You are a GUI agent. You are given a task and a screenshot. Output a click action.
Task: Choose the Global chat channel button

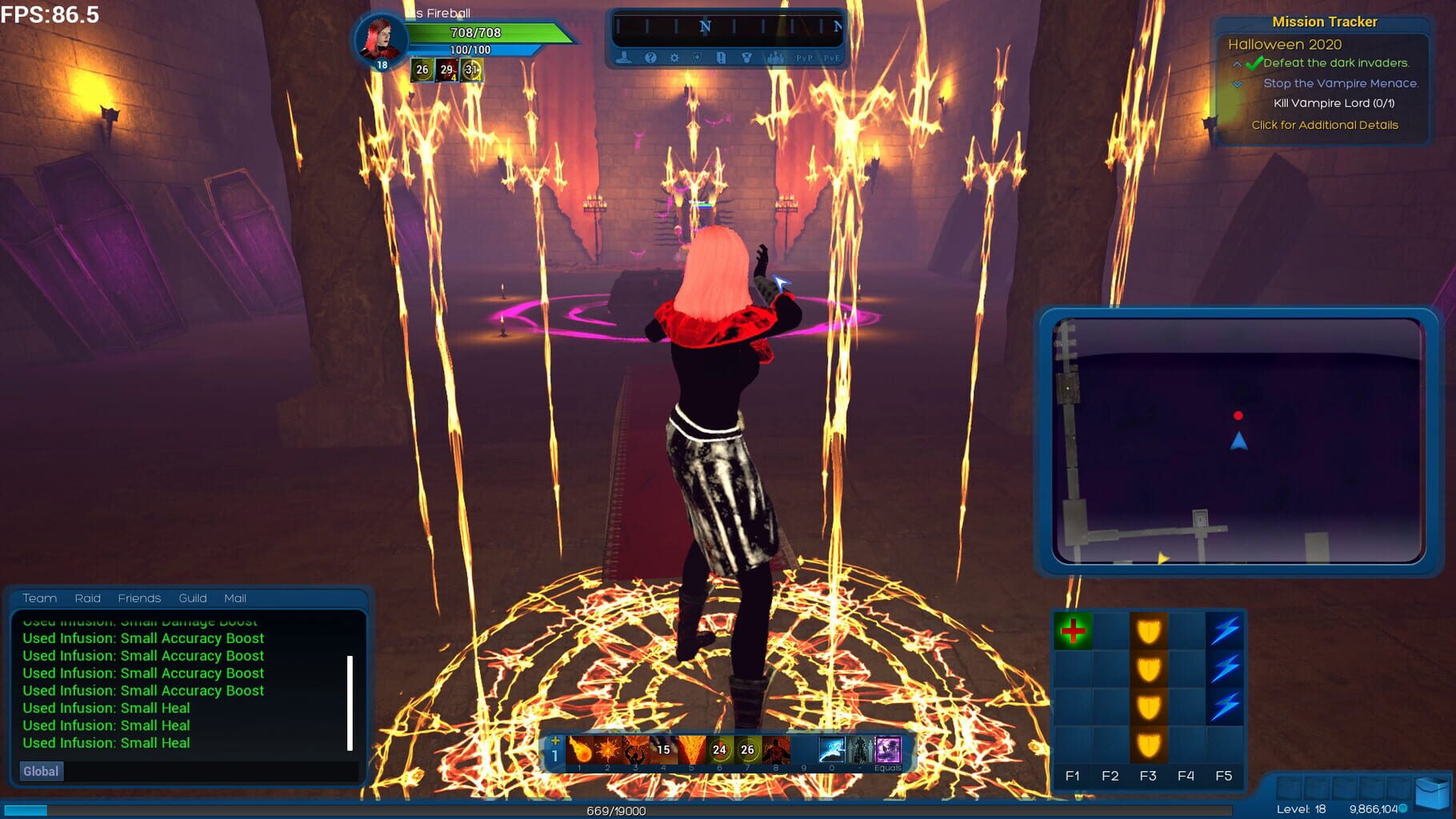[41, 771]
